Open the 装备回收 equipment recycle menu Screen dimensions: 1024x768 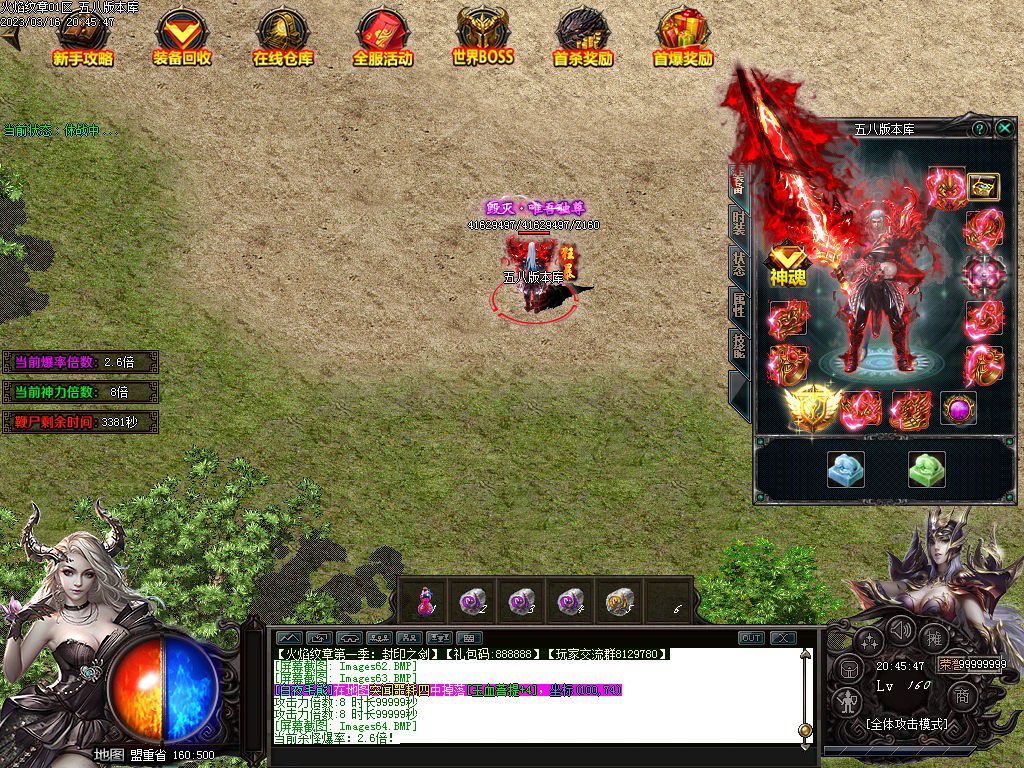[x=182, y=38]
